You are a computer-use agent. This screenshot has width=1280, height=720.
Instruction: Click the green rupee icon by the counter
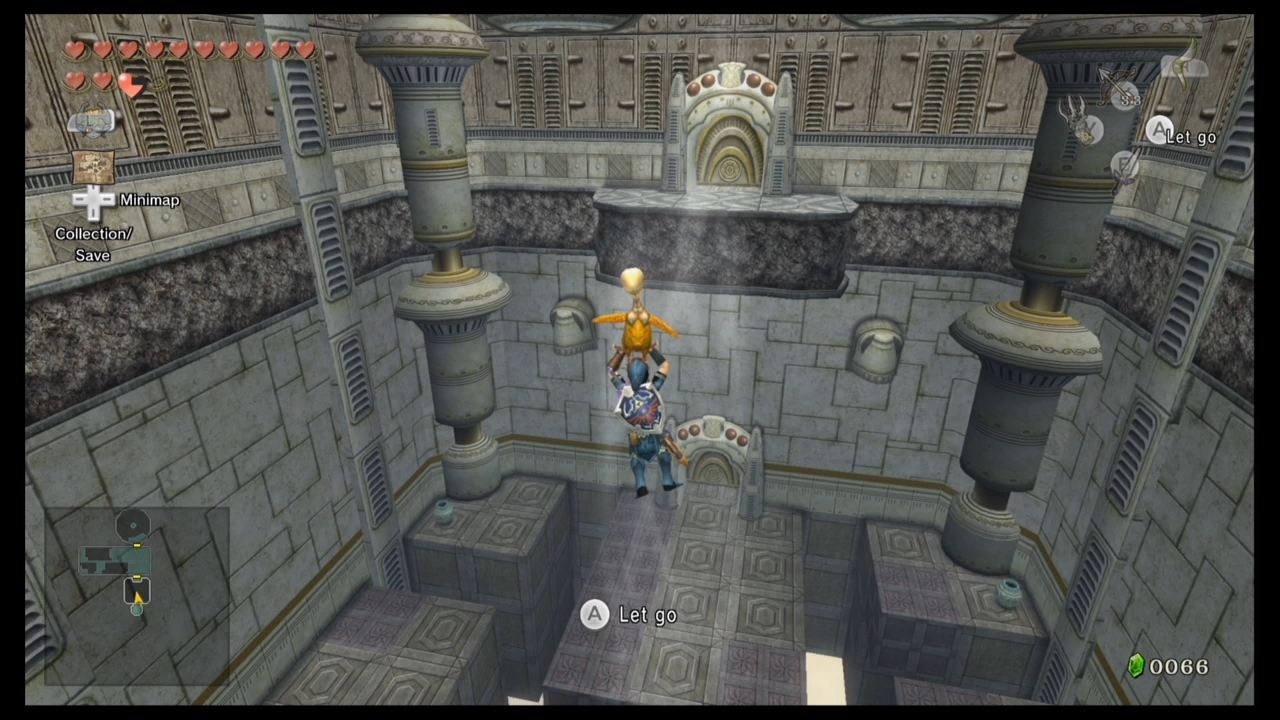point(1135,666)
